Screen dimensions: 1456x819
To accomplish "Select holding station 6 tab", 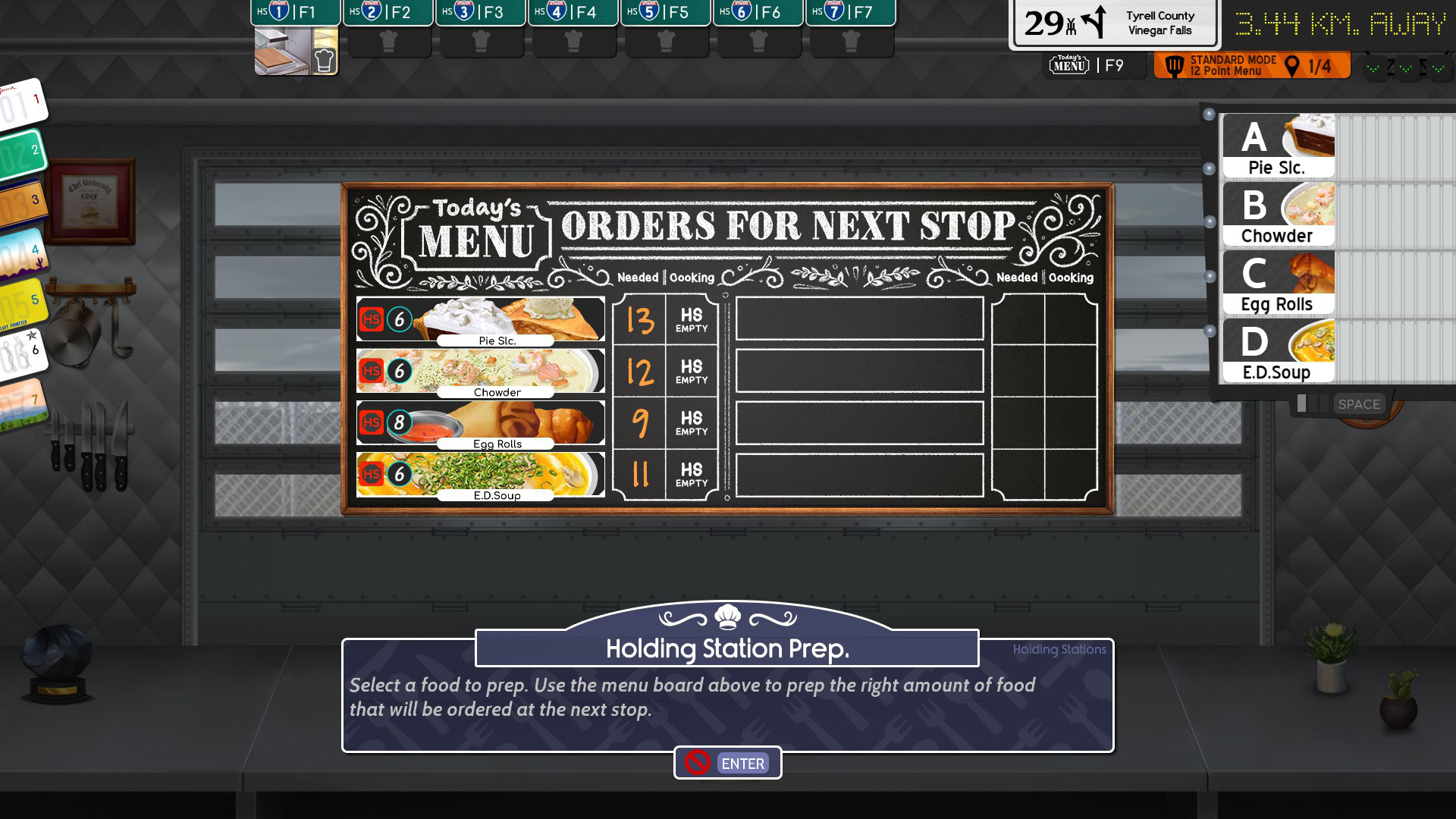I will (758, 12).
